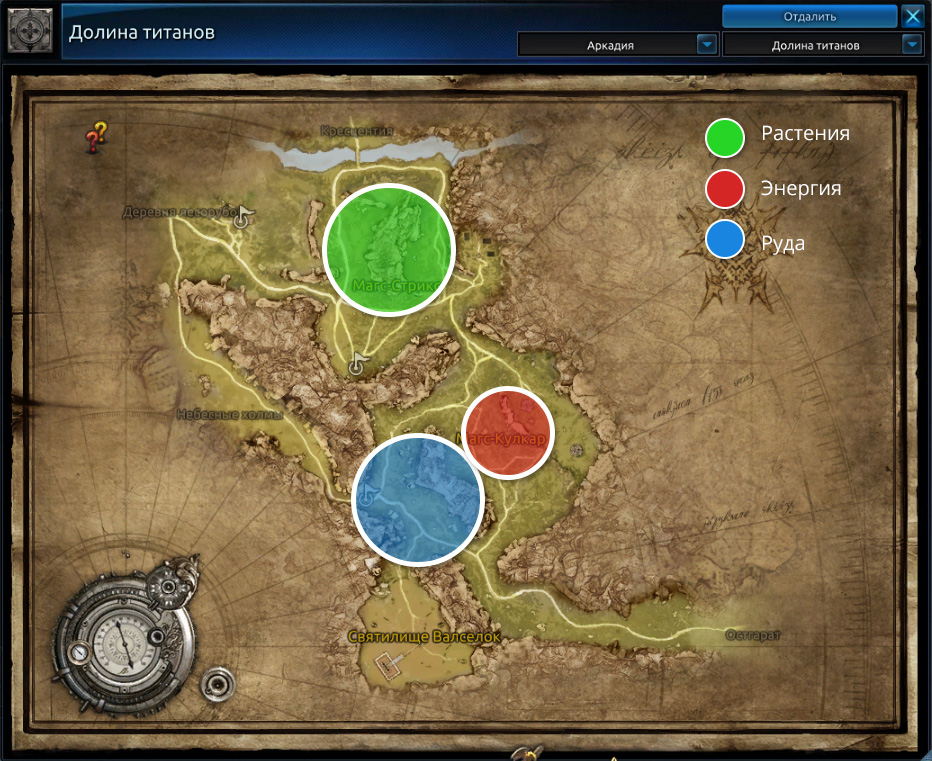The height and width of the screenshot is (761, 932).
Task: Click the small round button beside the compass
Action: pos(215,686)
